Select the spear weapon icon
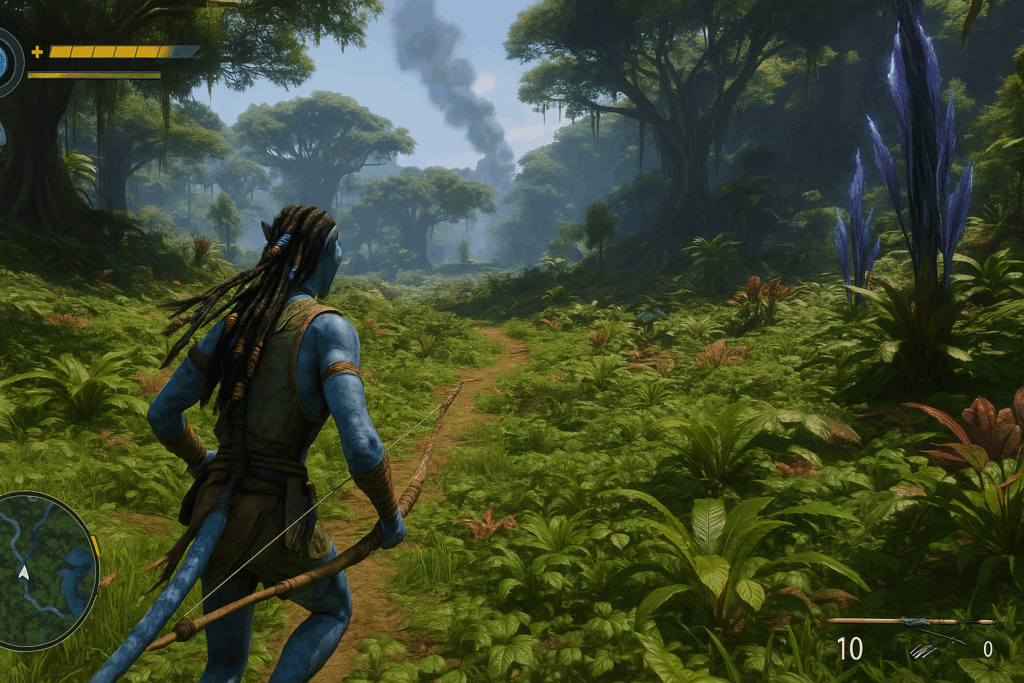 (910, 621)
